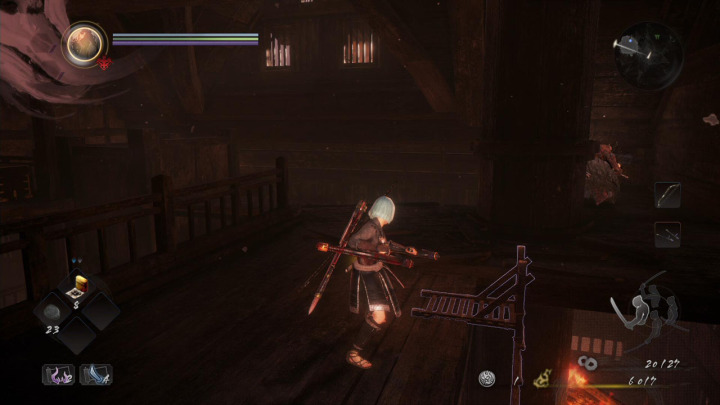Click the guardian spirit orb icon
The image size is (720, 405).
(x=85, y=43)
